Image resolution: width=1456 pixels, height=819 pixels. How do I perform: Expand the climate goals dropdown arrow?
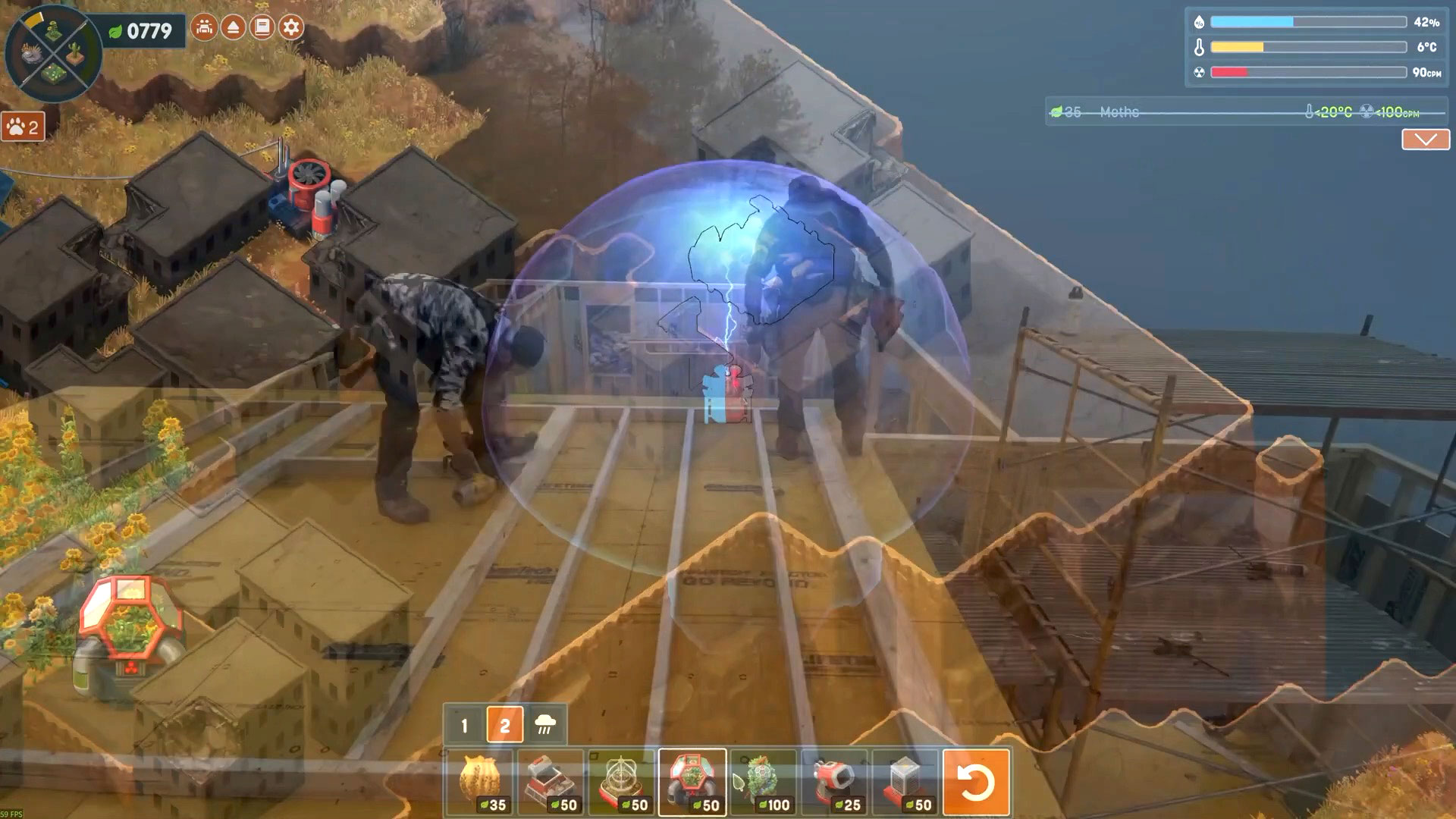(1425, 140)
